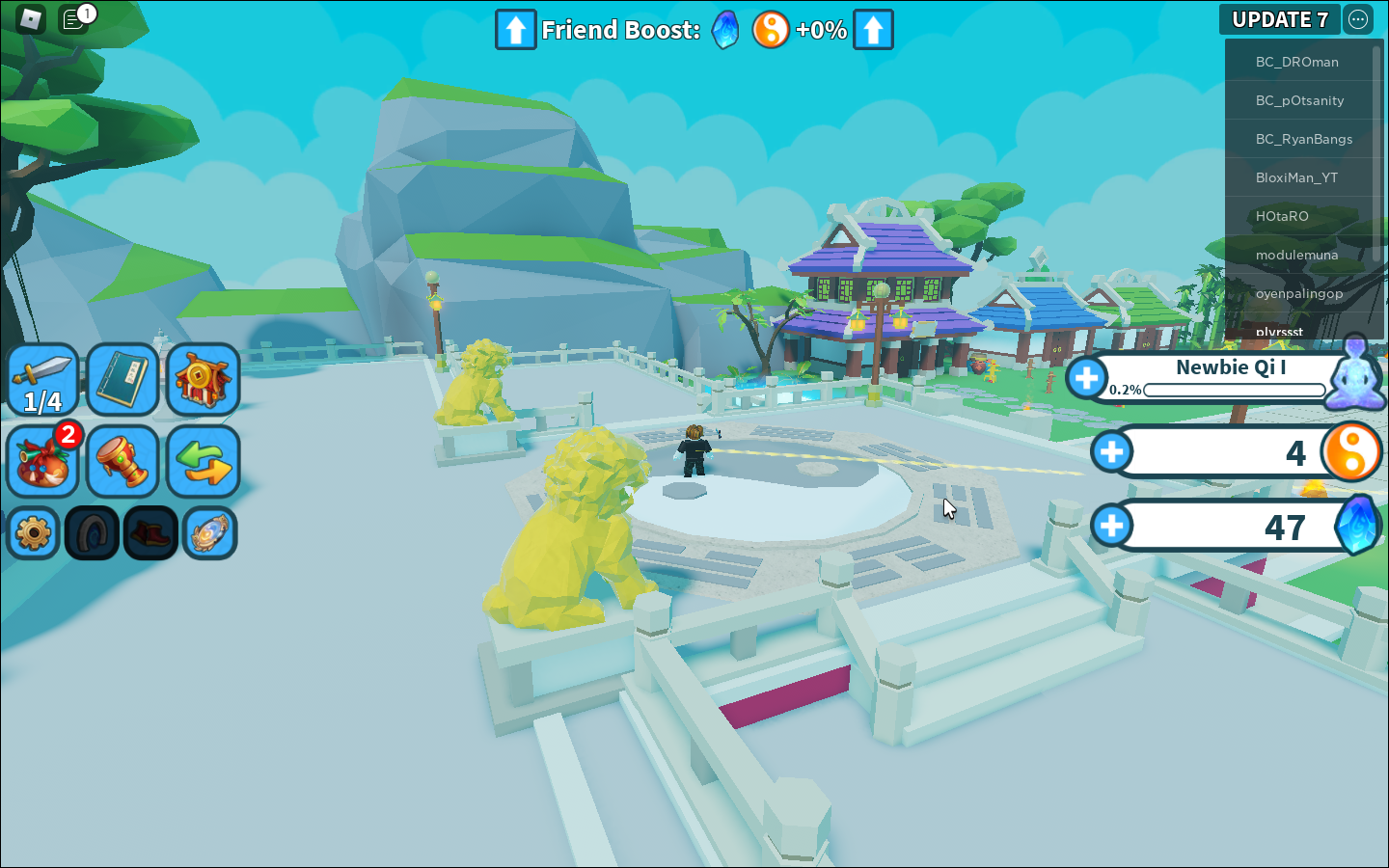Select the dark portal arch icon

pyautogui.click(x=93, y=532)
